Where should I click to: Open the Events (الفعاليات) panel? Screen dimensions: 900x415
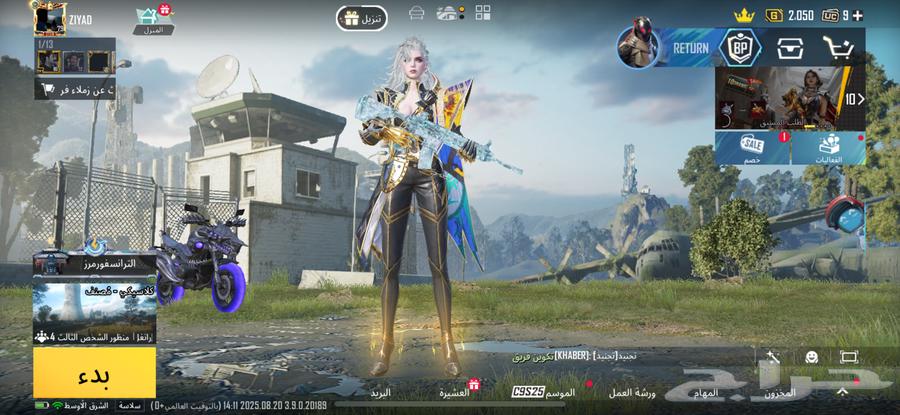coord(828,149)
